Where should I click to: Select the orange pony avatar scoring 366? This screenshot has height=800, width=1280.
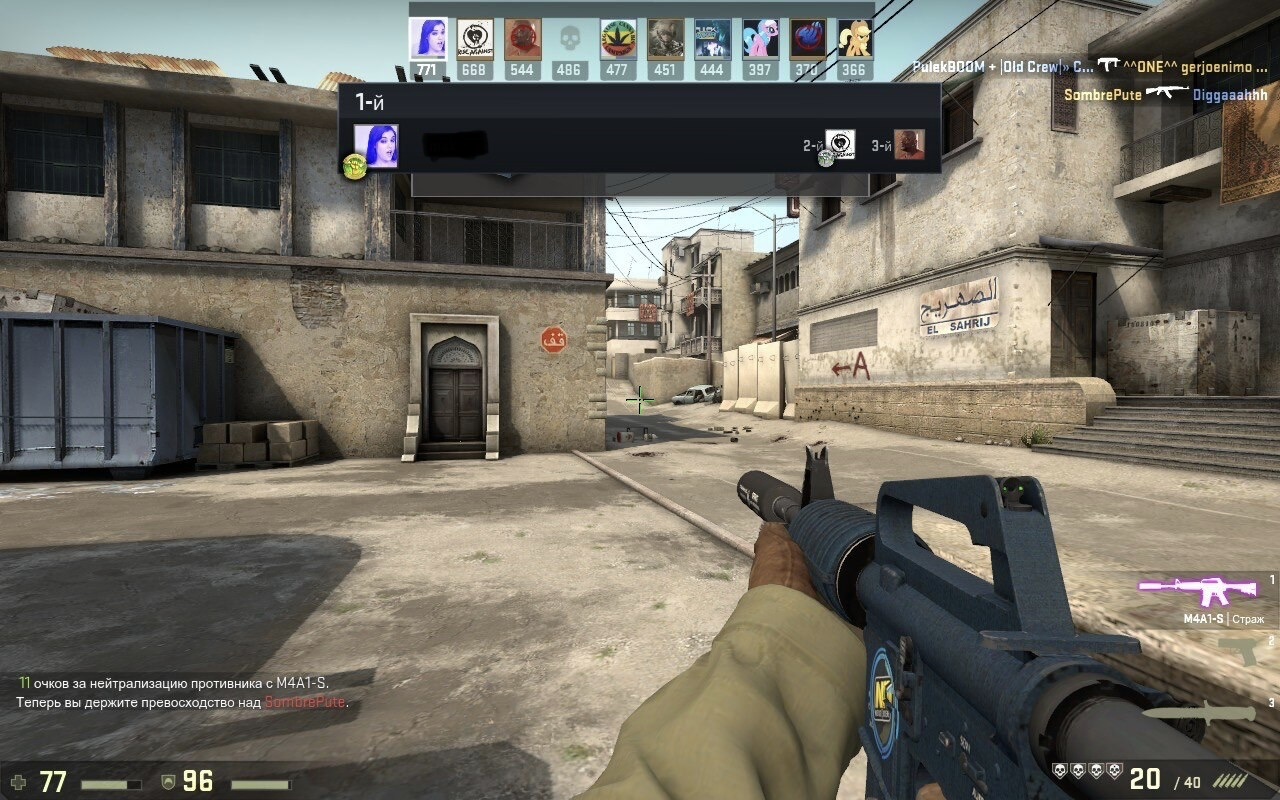click(854, 39)
